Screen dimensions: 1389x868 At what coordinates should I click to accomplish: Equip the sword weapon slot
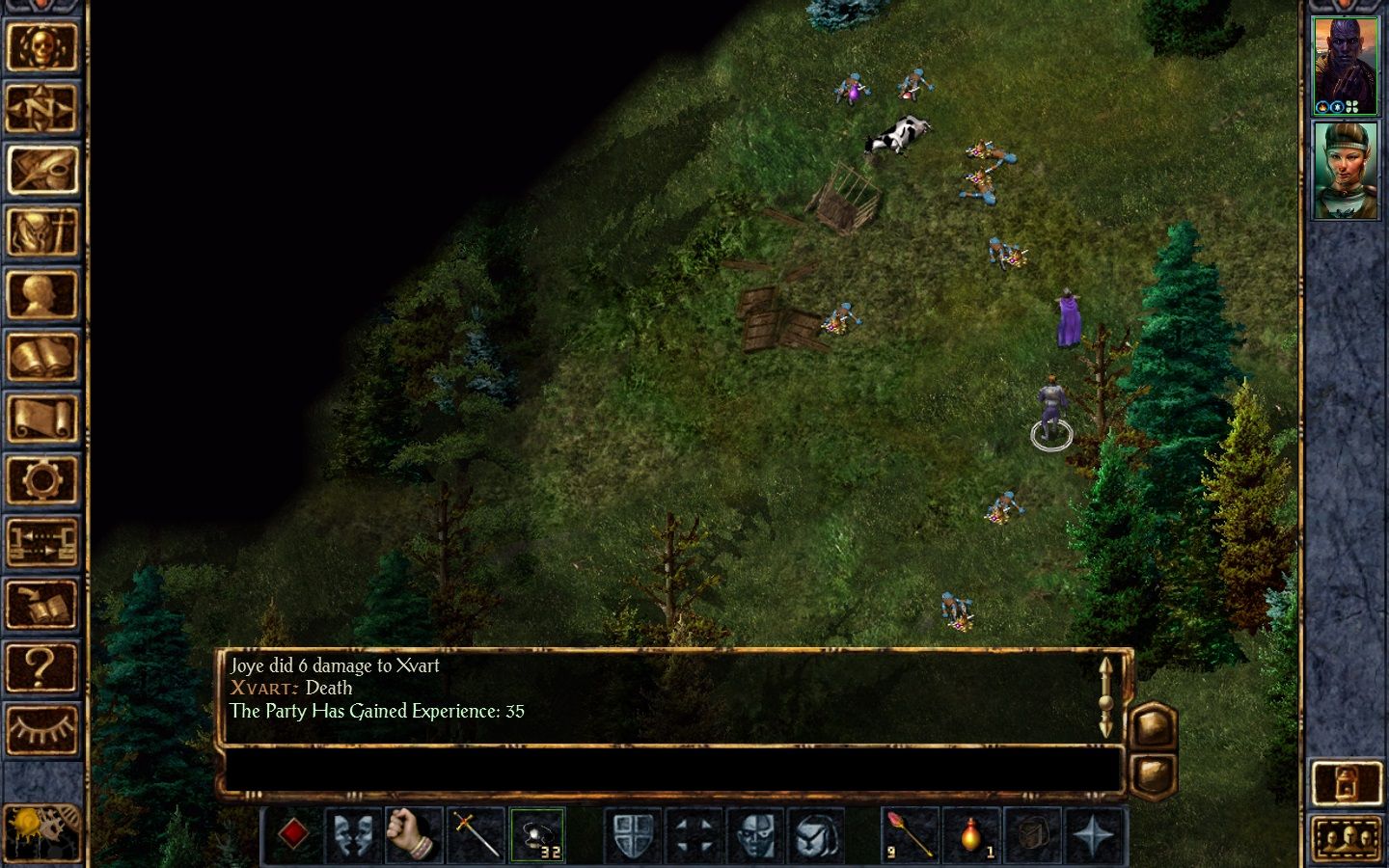(x=476, y=834)
